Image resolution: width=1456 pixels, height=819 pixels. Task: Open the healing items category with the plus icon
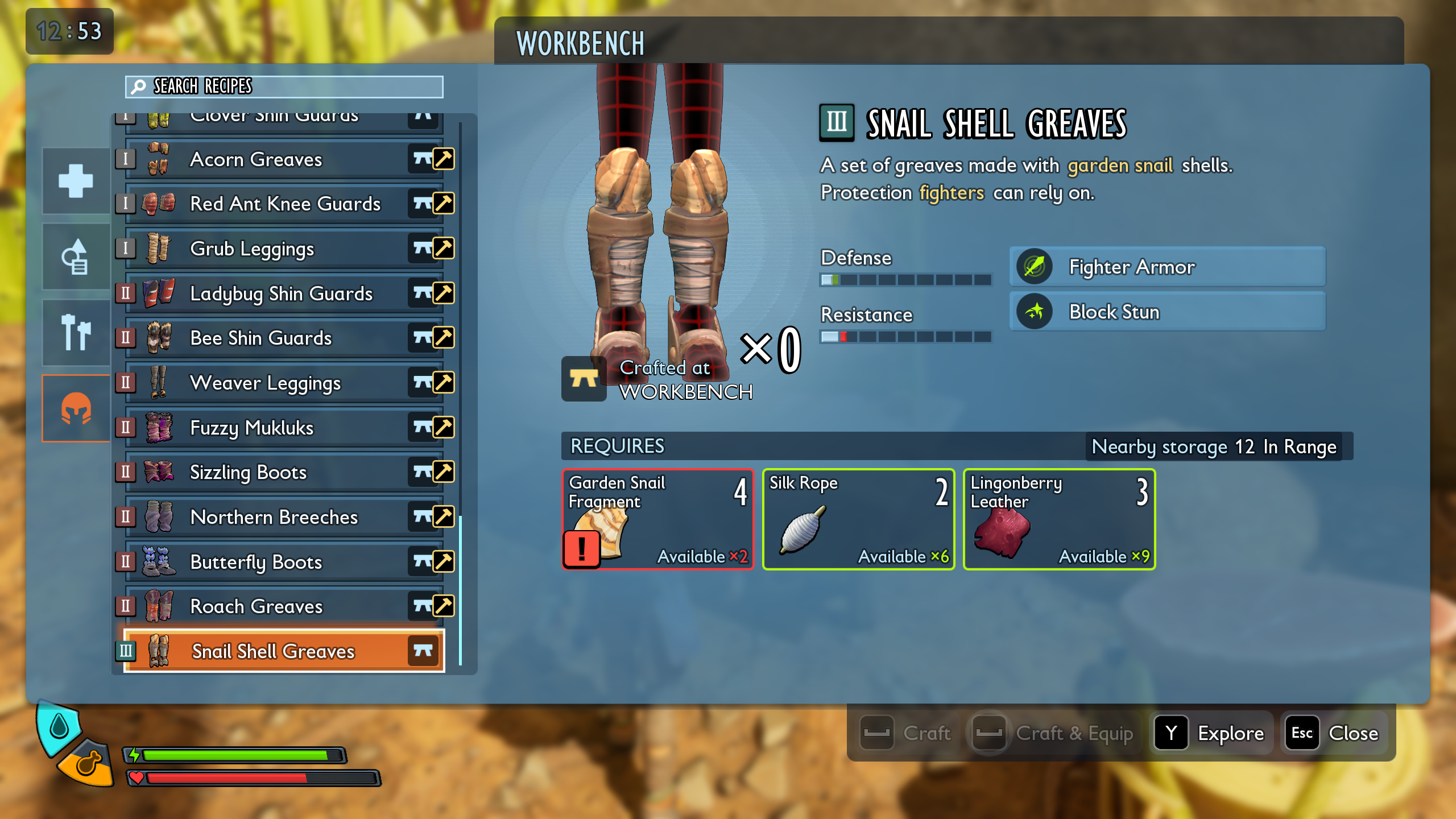pos(76,181)
